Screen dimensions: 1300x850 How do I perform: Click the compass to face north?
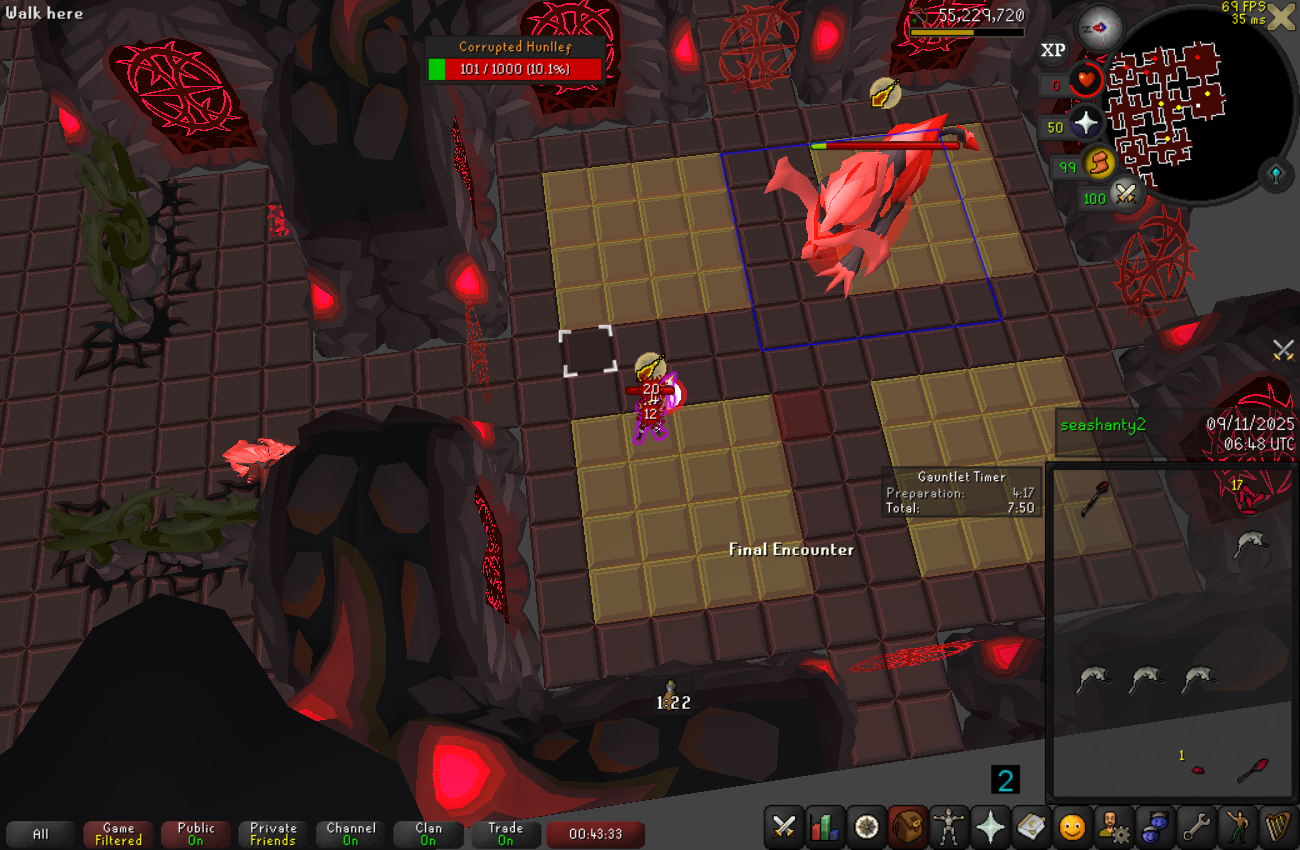point(1099,29)
